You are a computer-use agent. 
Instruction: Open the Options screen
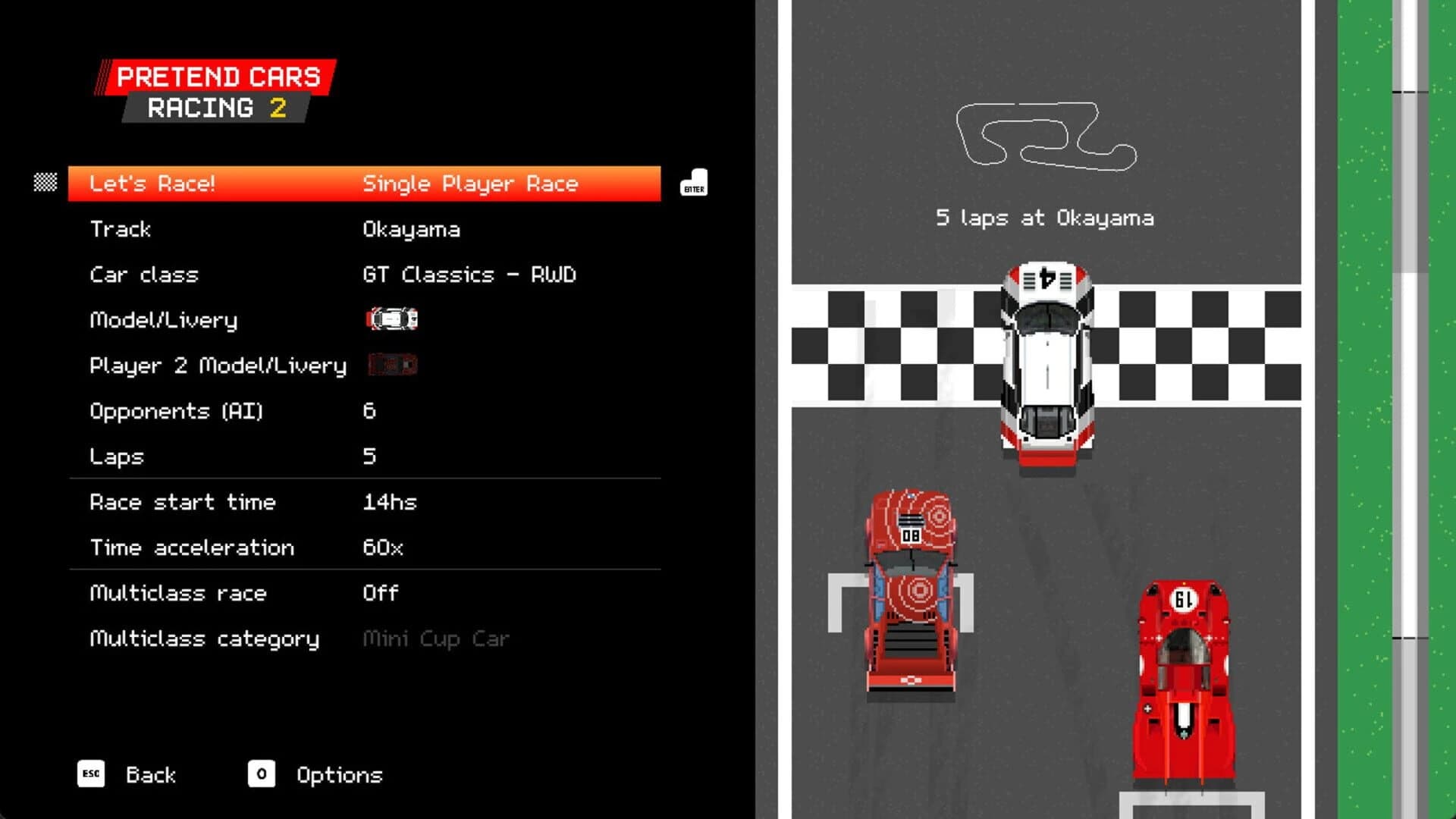click(339, 774)
